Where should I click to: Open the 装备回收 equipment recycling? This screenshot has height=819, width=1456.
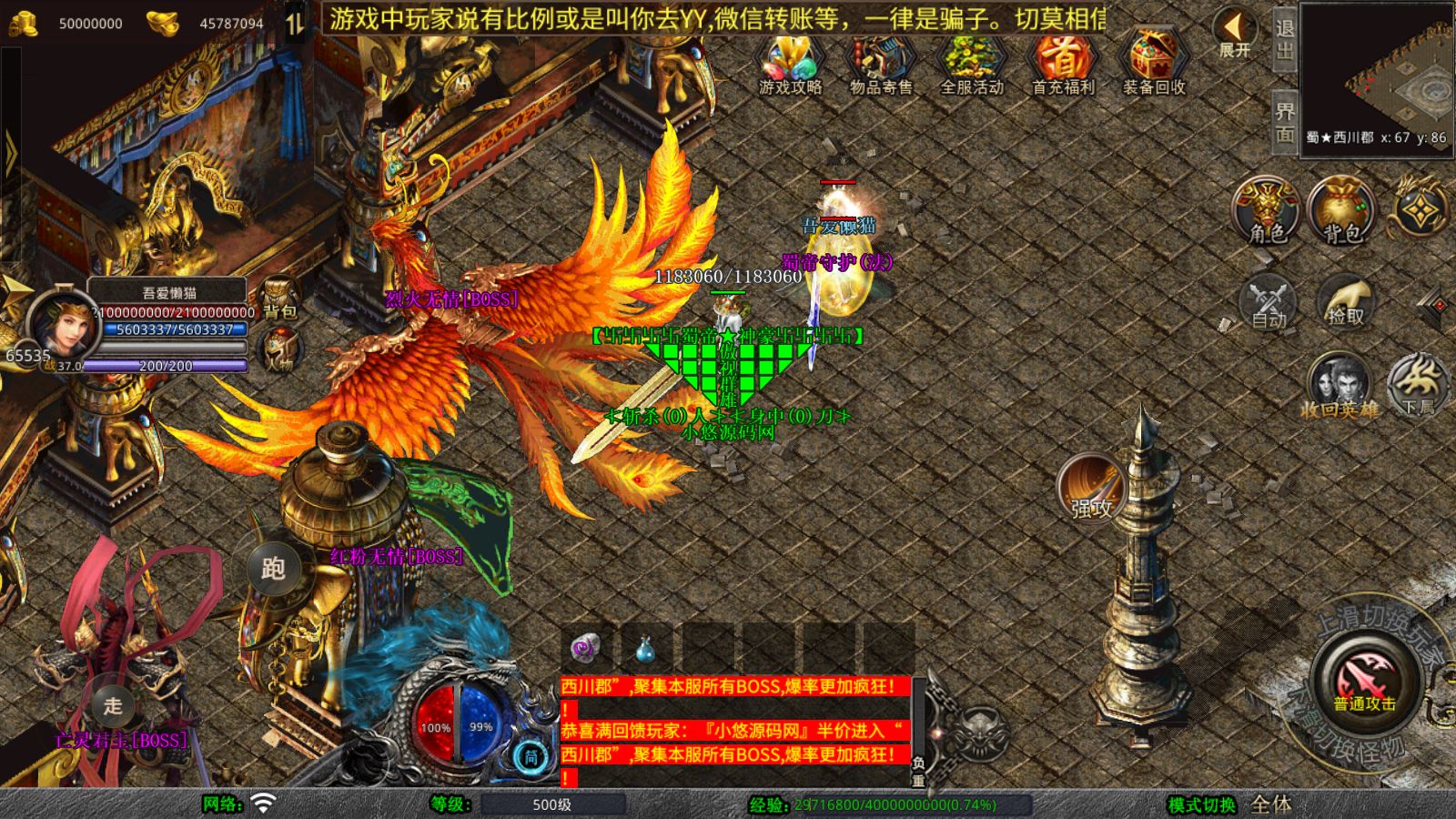pyautogui.click(x=1153, y=64)
